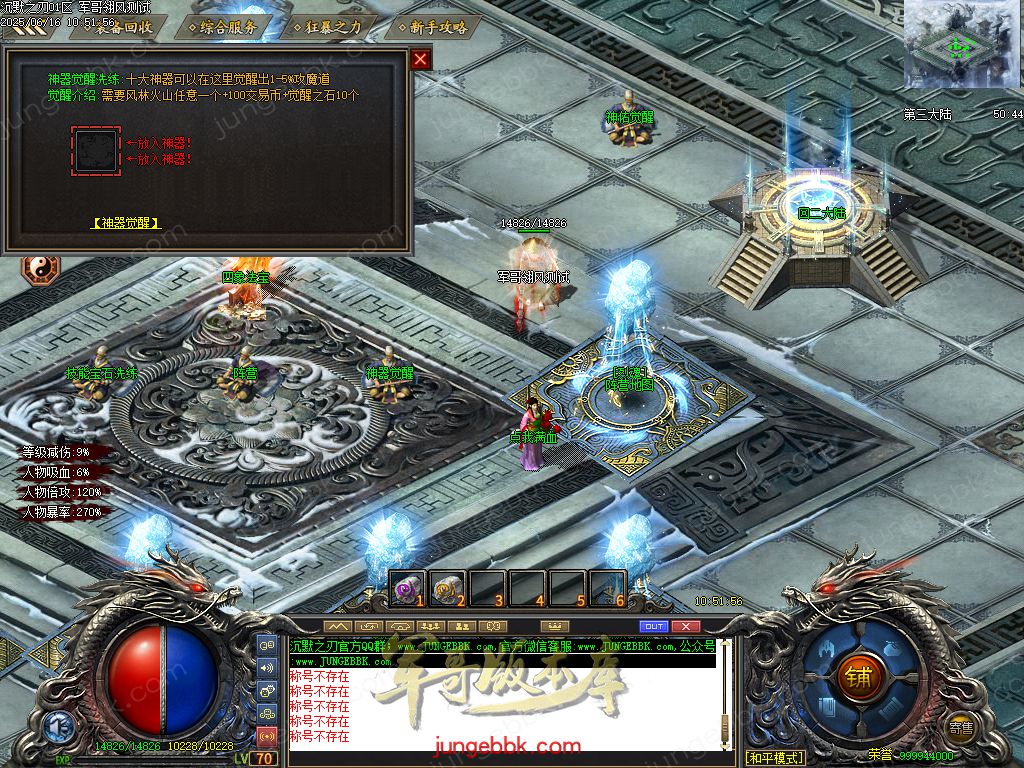Screen dimensions: 1024x768
Task: Click the blue OUT button
Action: coord(653,626)
